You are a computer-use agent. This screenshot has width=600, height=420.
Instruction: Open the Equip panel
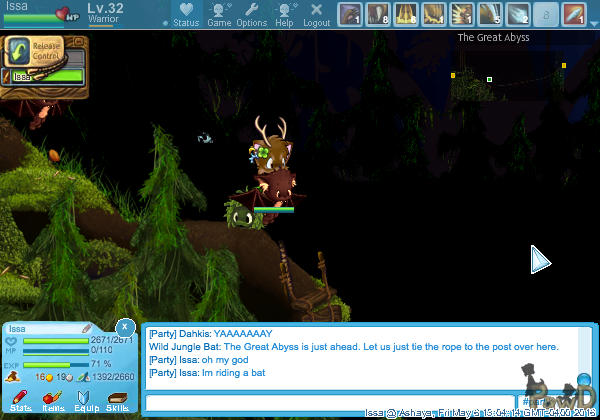tap(85, 401)
